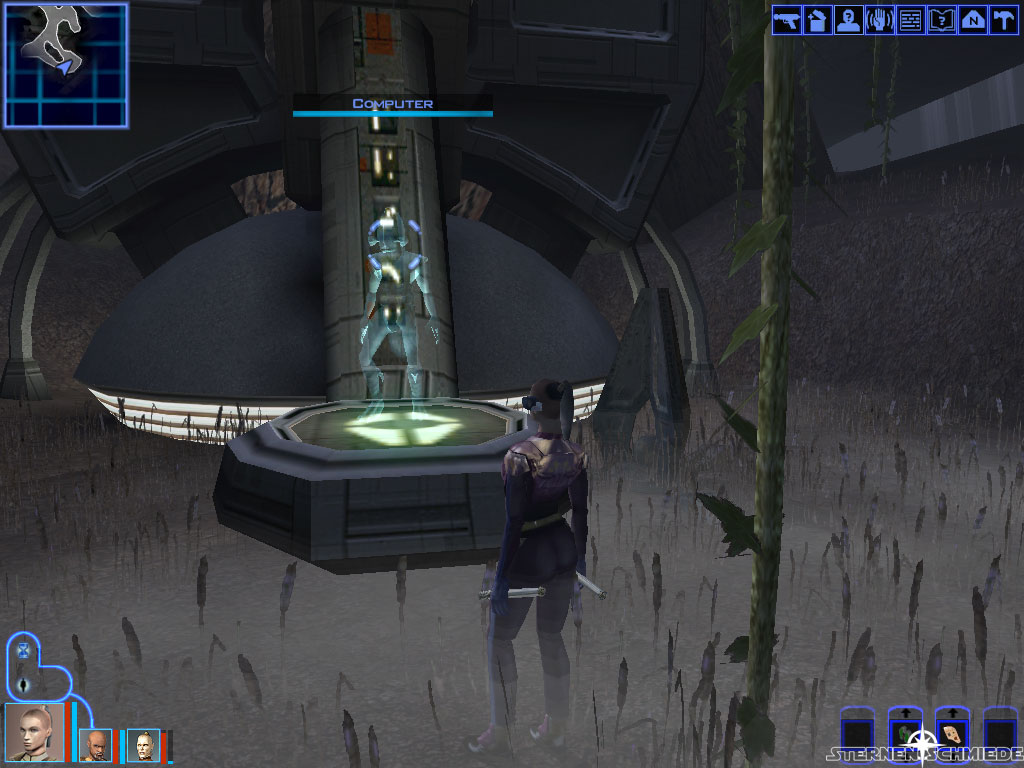Switch to the bearded companion portrait
The width and height of the screenshot is (1024, 768).
click(x=95, y=745)
